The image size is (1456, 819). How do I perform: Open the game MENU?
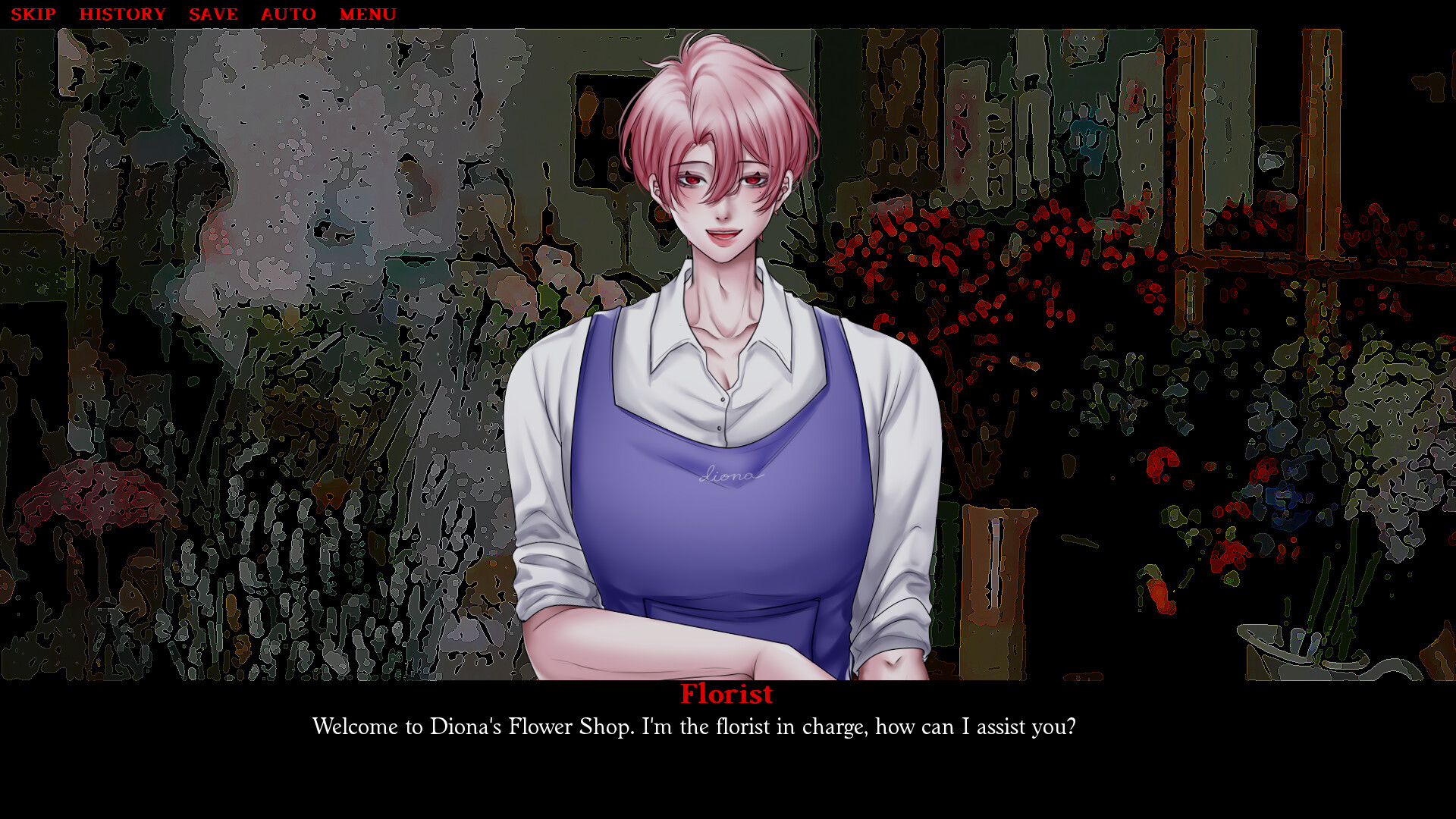(369, 14)
